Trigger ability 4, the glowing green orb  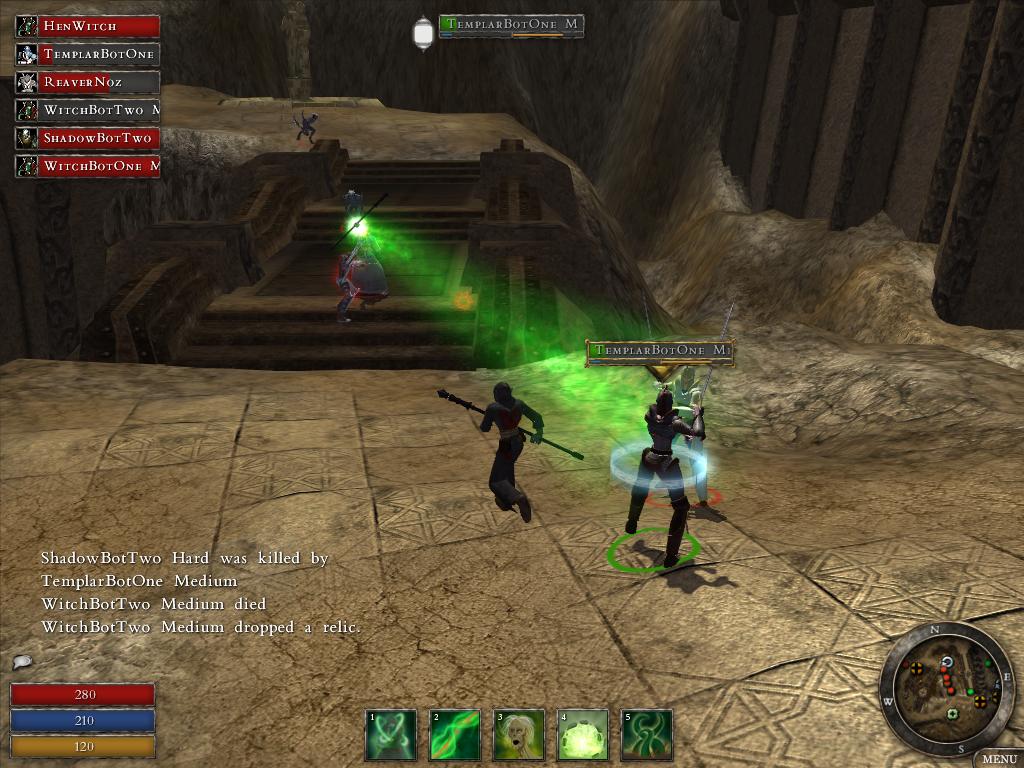583,735
